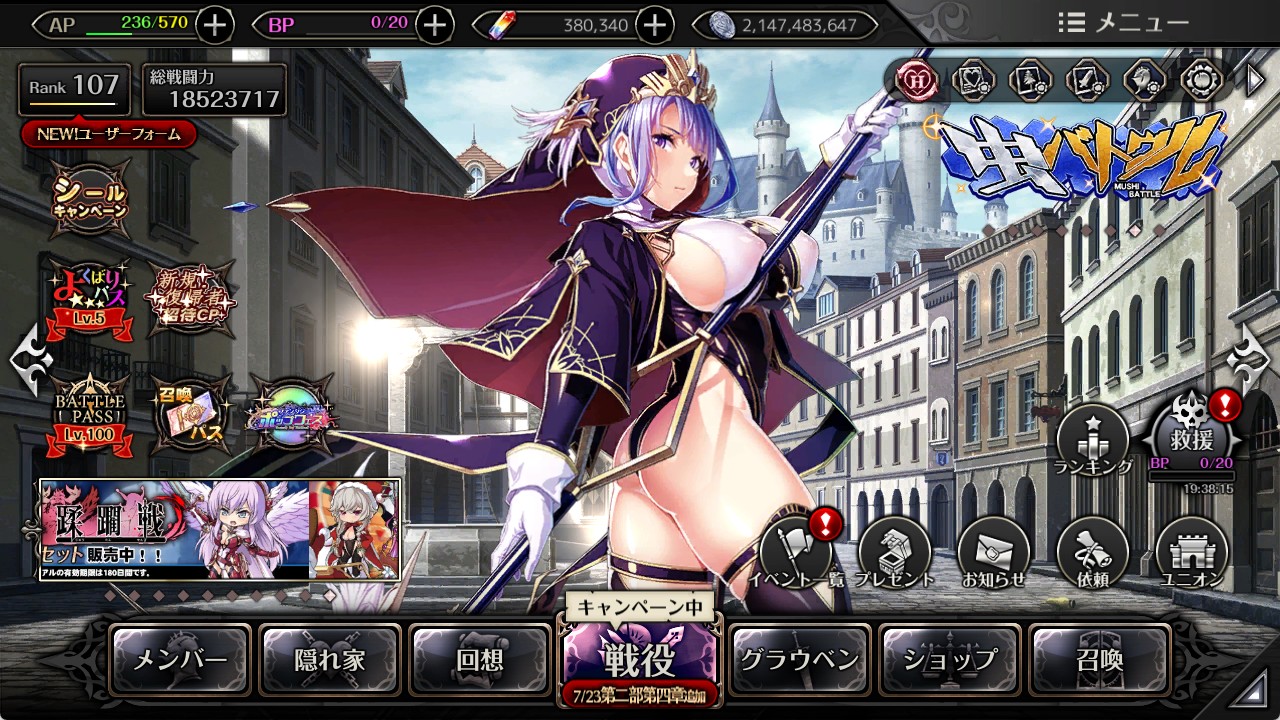Open the メニュー menu
The height and width of the screenshot is (720, 1280).
[1124, 23]
